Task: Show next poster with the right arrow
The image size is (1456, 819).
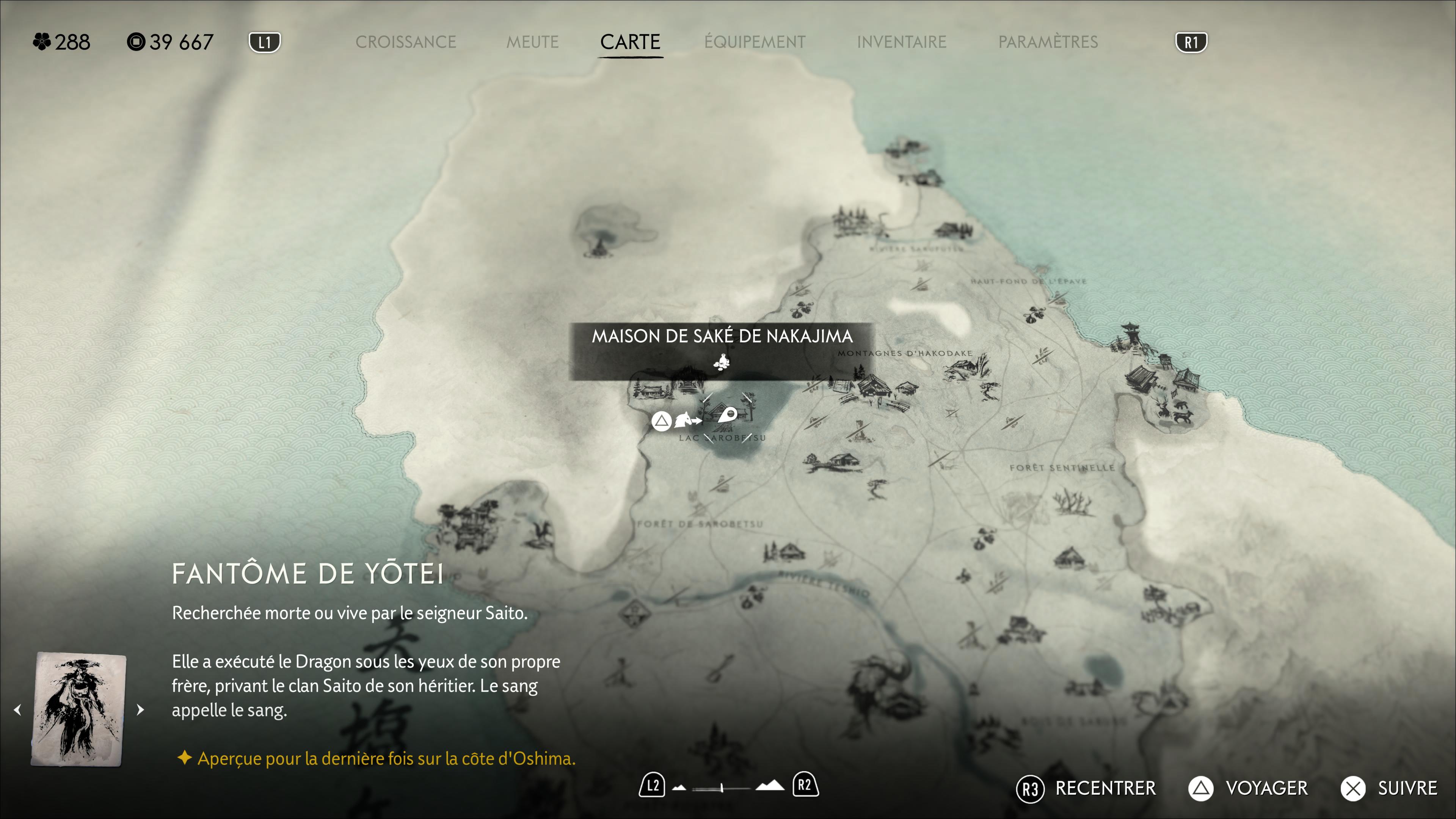Action: coord(140,709)
